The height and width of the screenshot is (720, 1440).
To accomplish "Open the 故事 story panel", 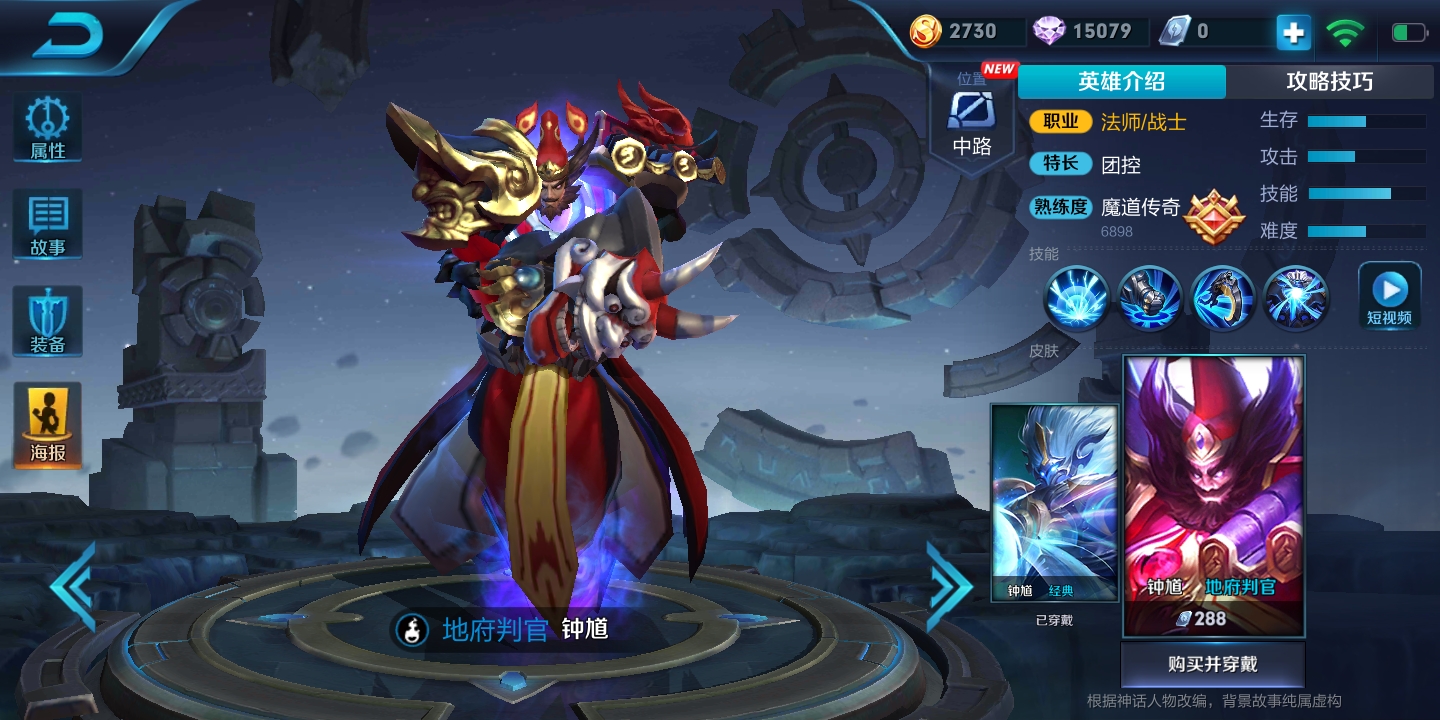I will pos(47,222).
